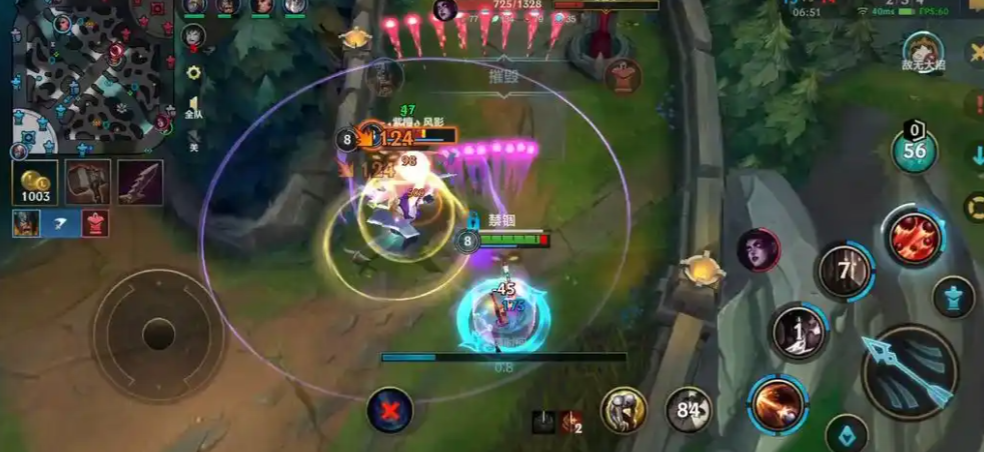Tap the blue recall diamond button
The image size is (984, 452).
(846, 435)
